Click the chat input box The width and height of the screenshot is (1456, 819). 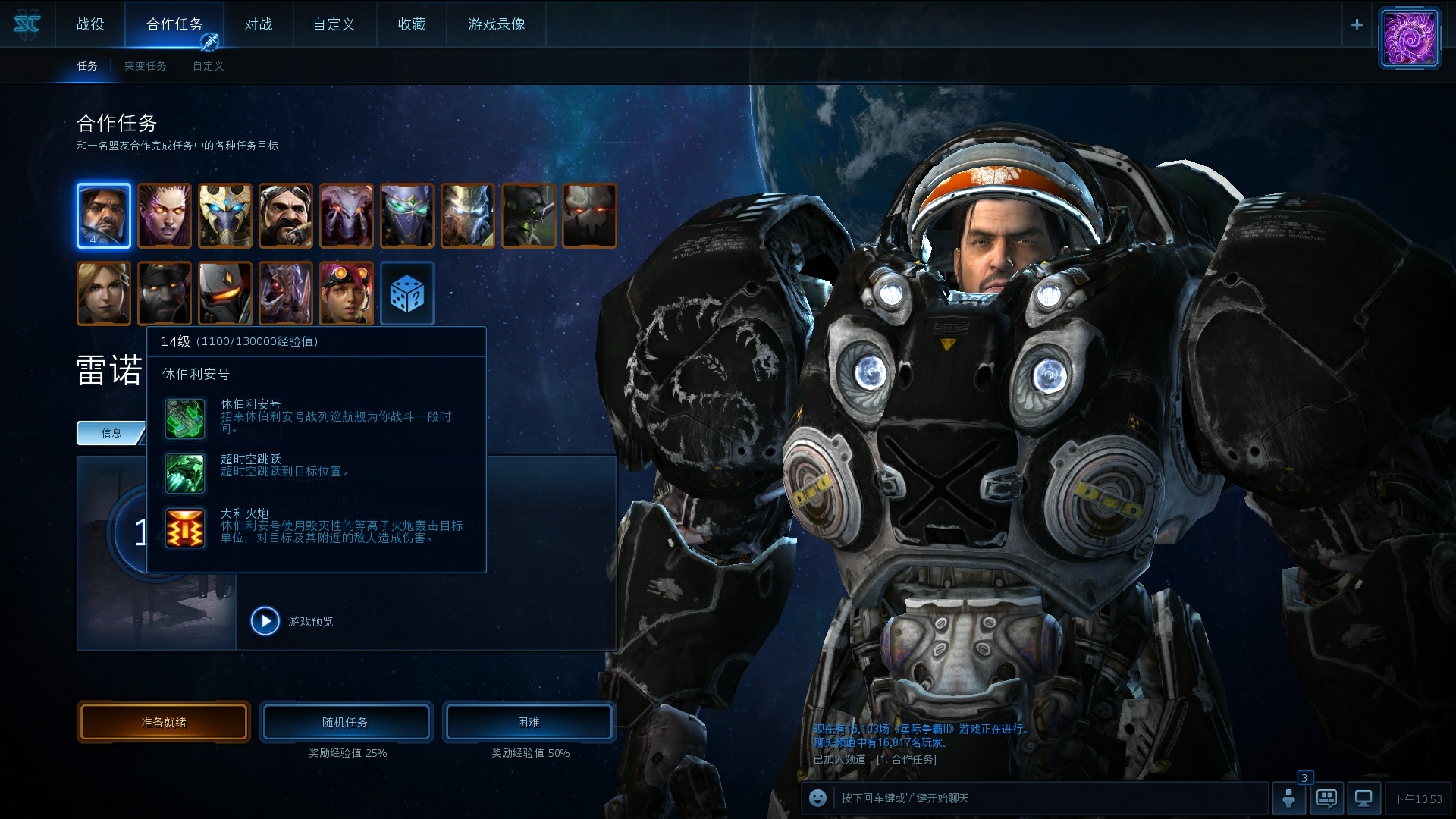click(x=1046, y=798)
